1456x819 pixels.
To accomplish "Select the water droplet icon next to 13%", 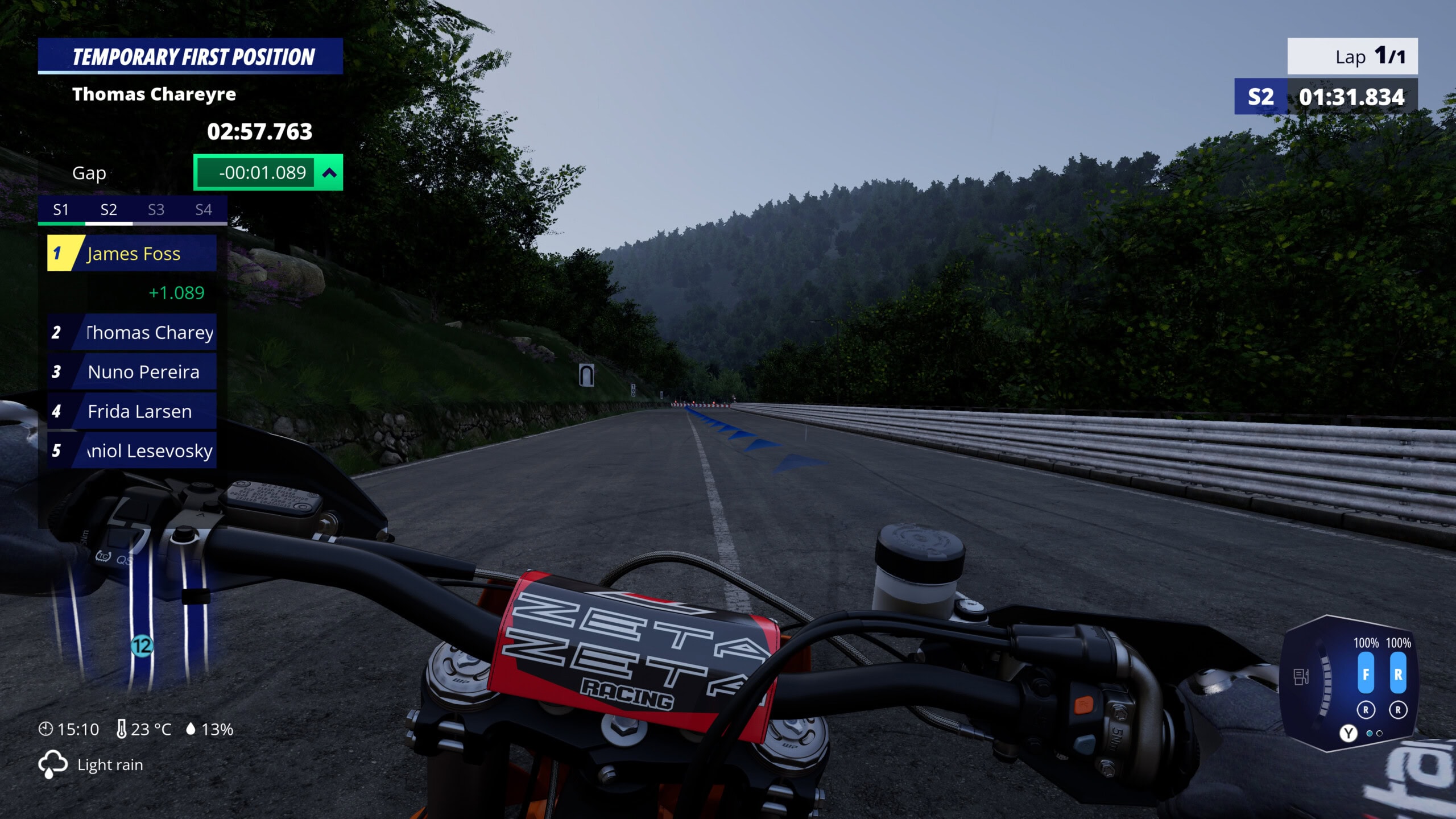I will point(191,729).
